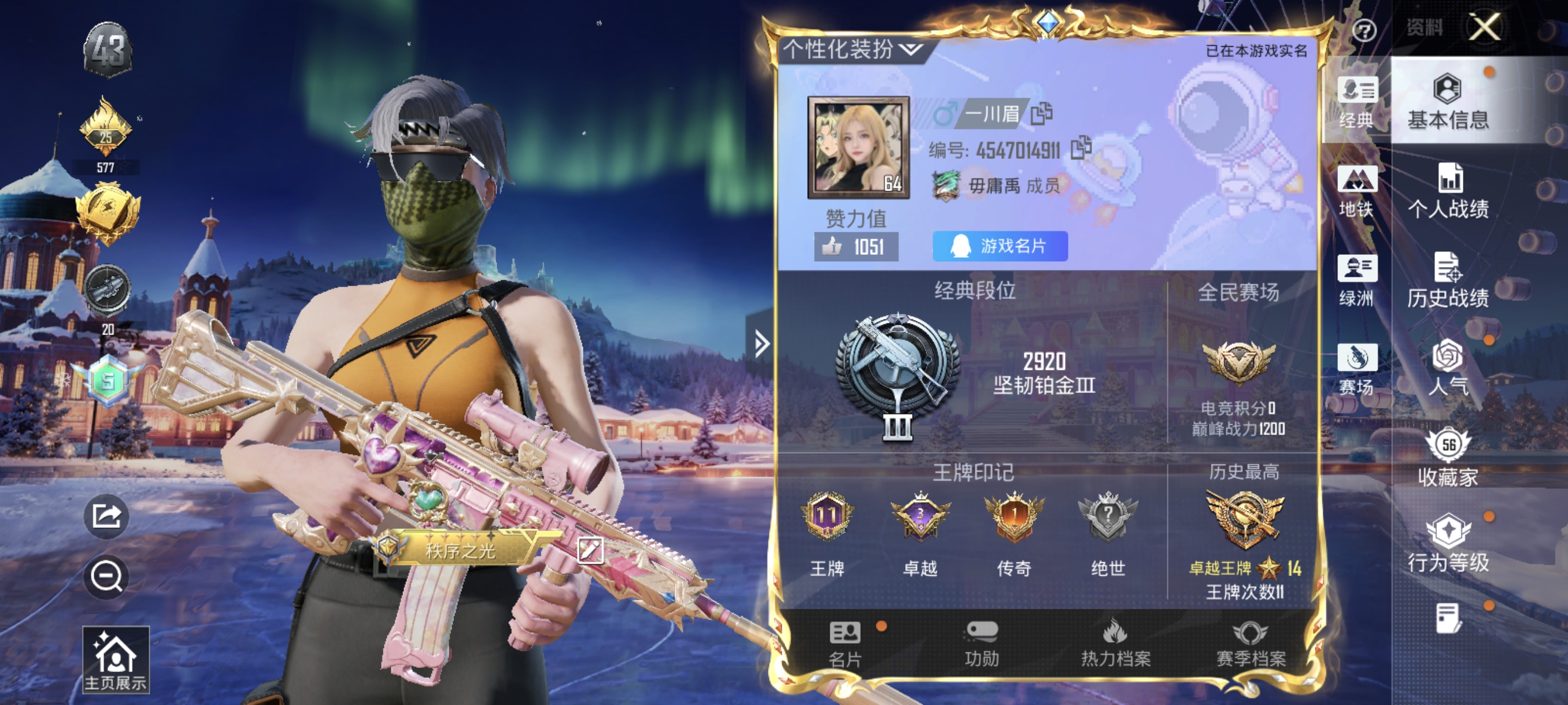This screenshot has width=1568, height=705.
Task: Open 个人战绩 personal stats
Action: pyautogui.click(x=1448, y=192)
